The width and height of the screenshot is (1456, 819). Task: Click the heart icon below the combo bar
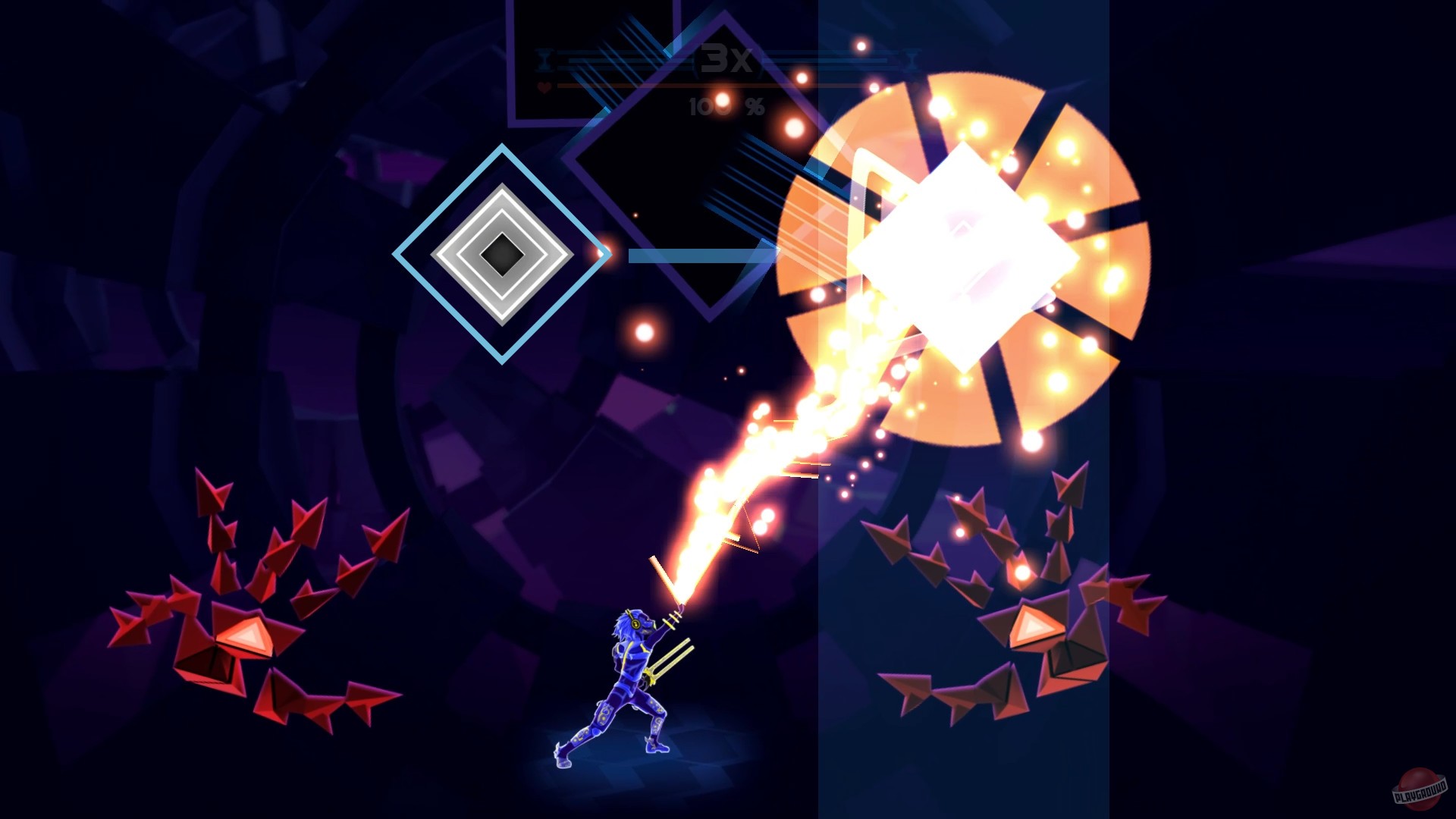[544, 86]
